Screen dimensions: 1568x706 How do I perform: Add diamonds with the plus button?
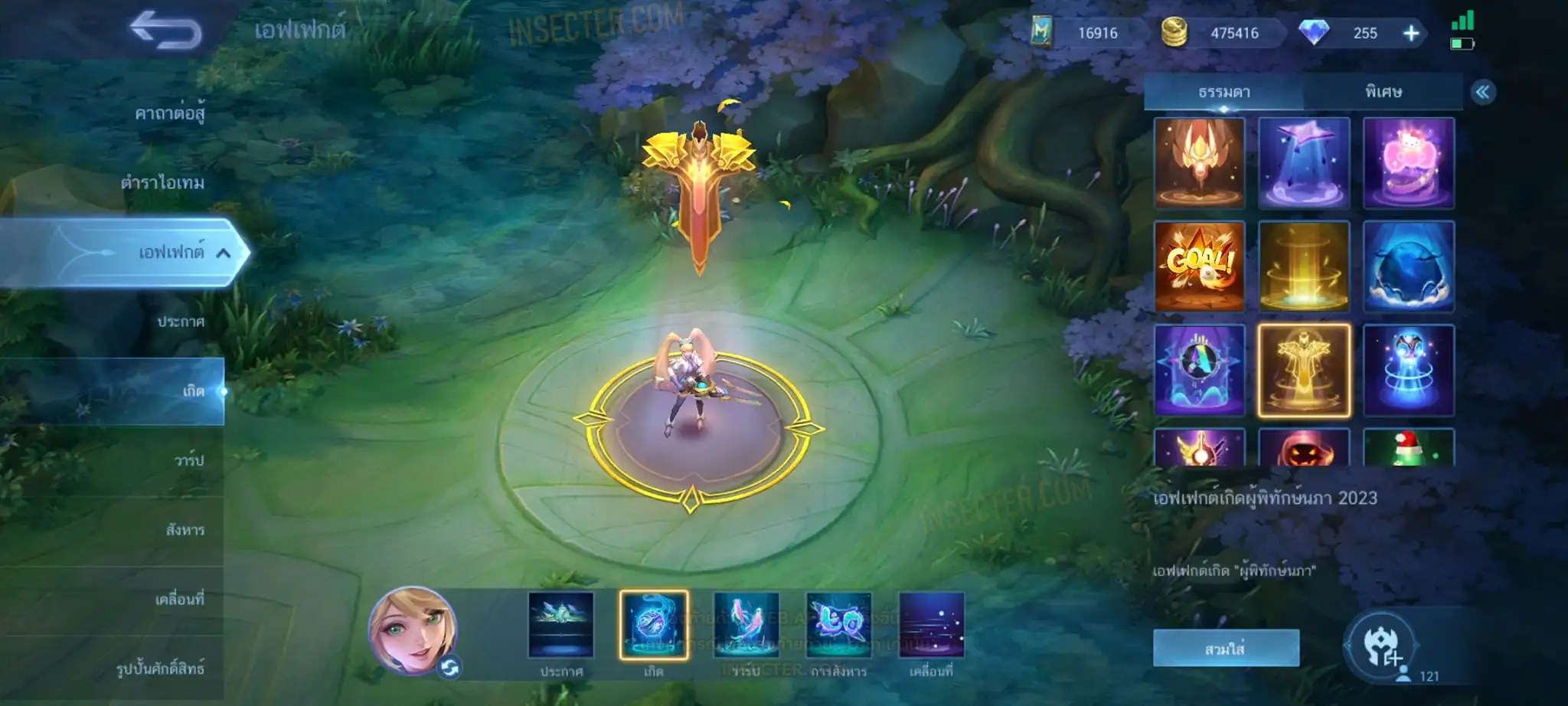coord(1411,33)
